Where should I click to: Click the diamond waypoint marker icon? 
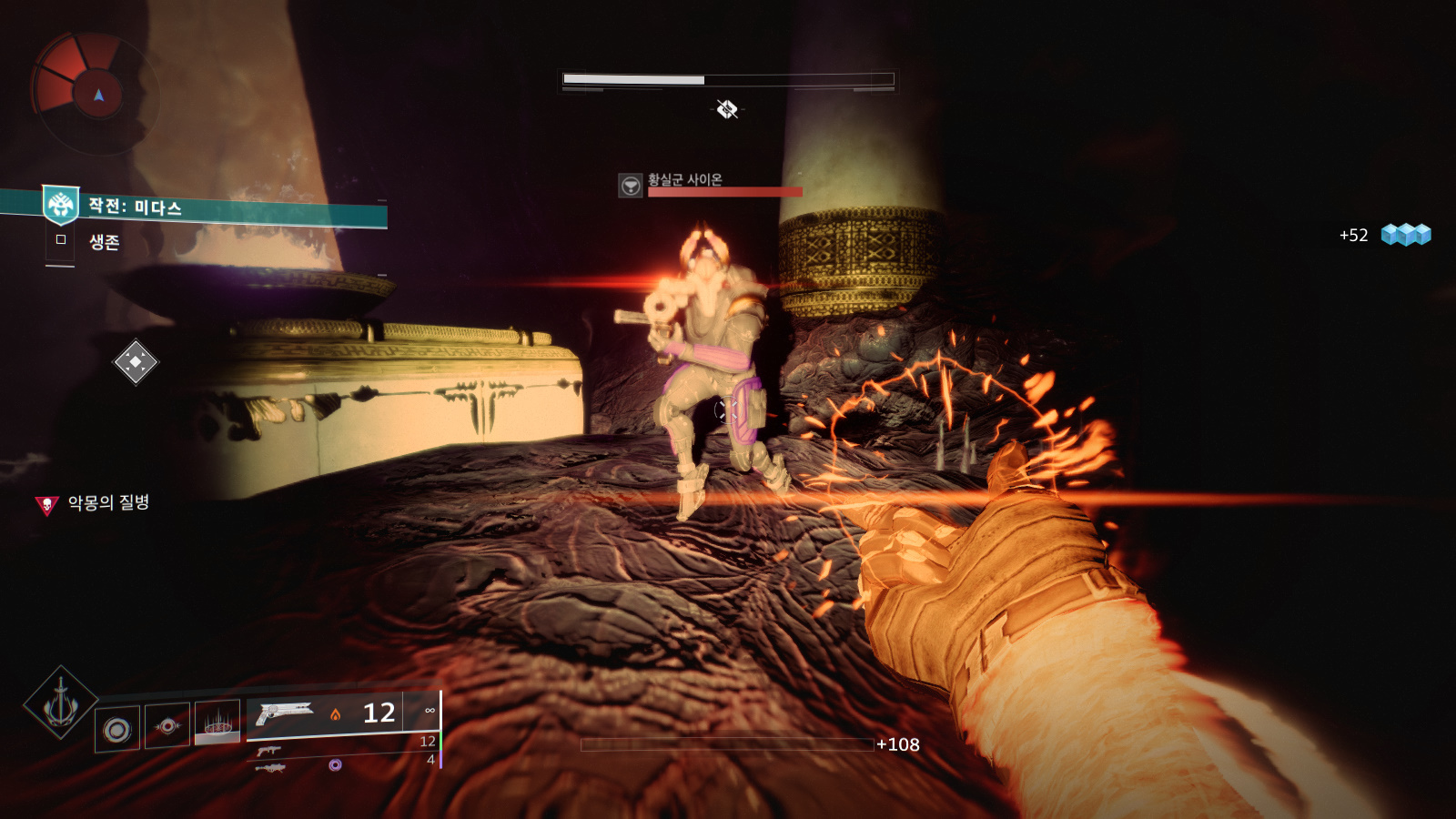pos(135,362)
